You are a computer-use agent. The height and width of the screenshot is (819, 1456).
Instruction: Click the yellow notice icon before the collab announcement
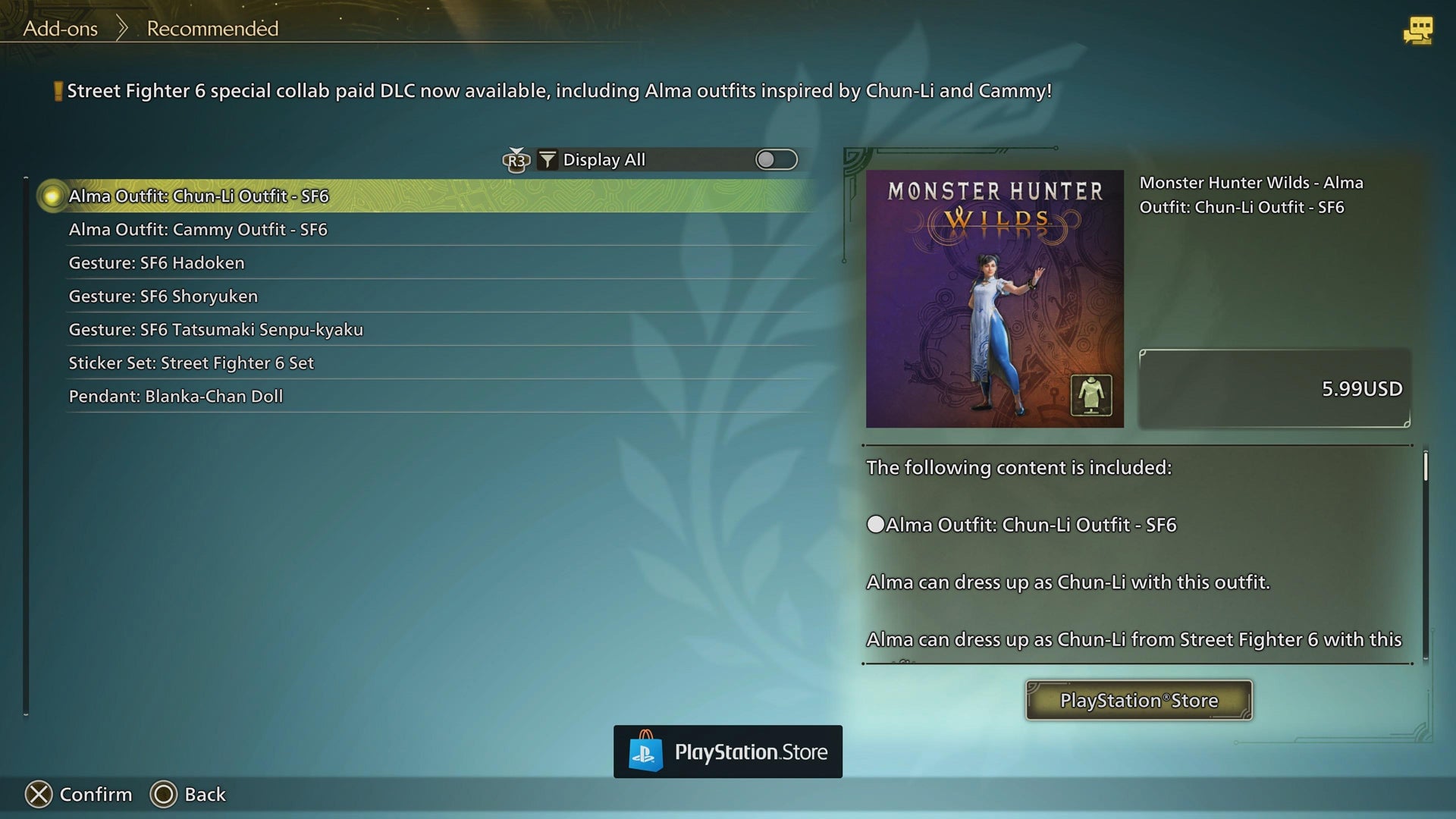57,90
